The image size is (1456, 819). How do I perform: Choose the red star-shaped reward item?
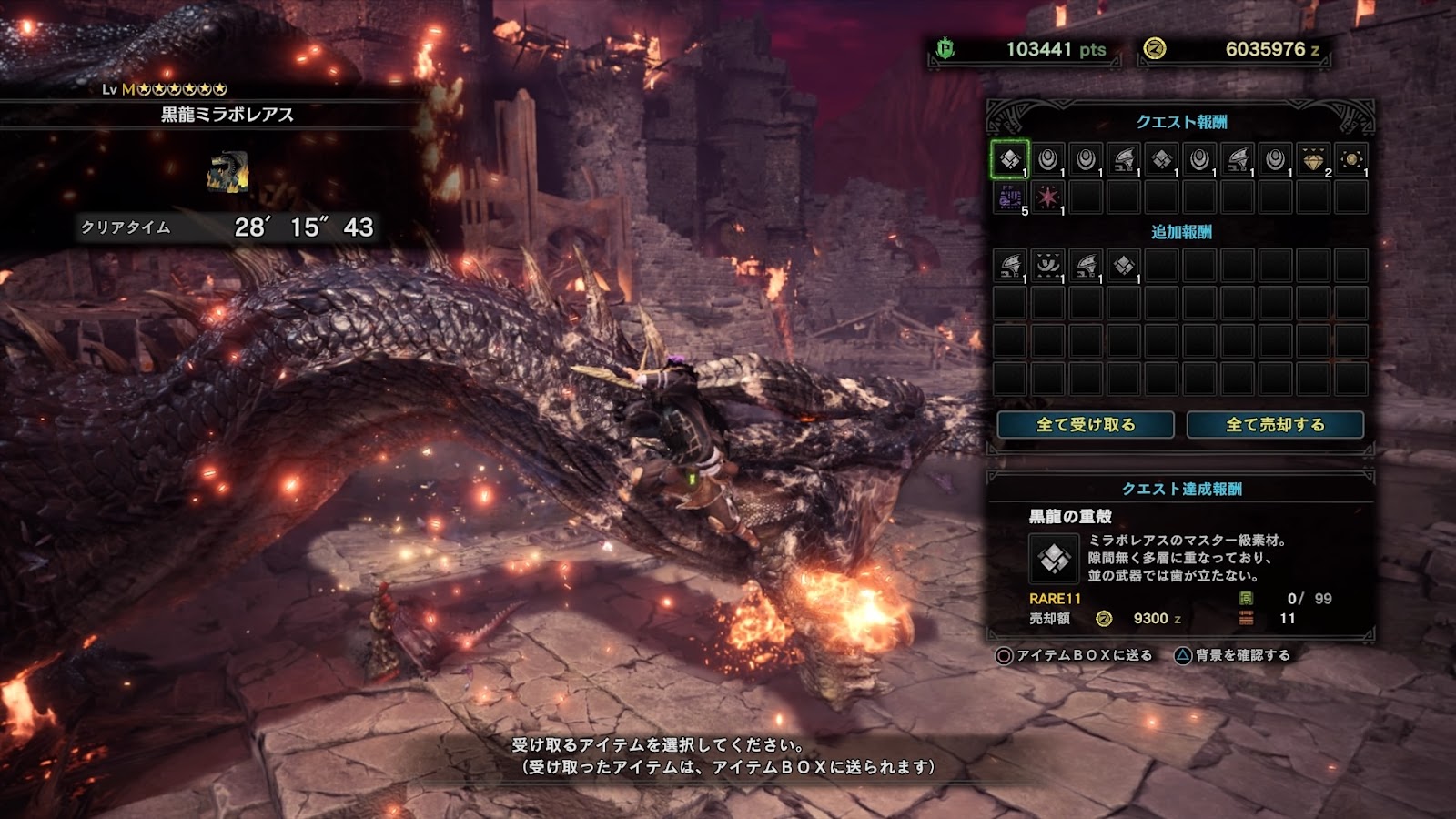[1048, 197]
